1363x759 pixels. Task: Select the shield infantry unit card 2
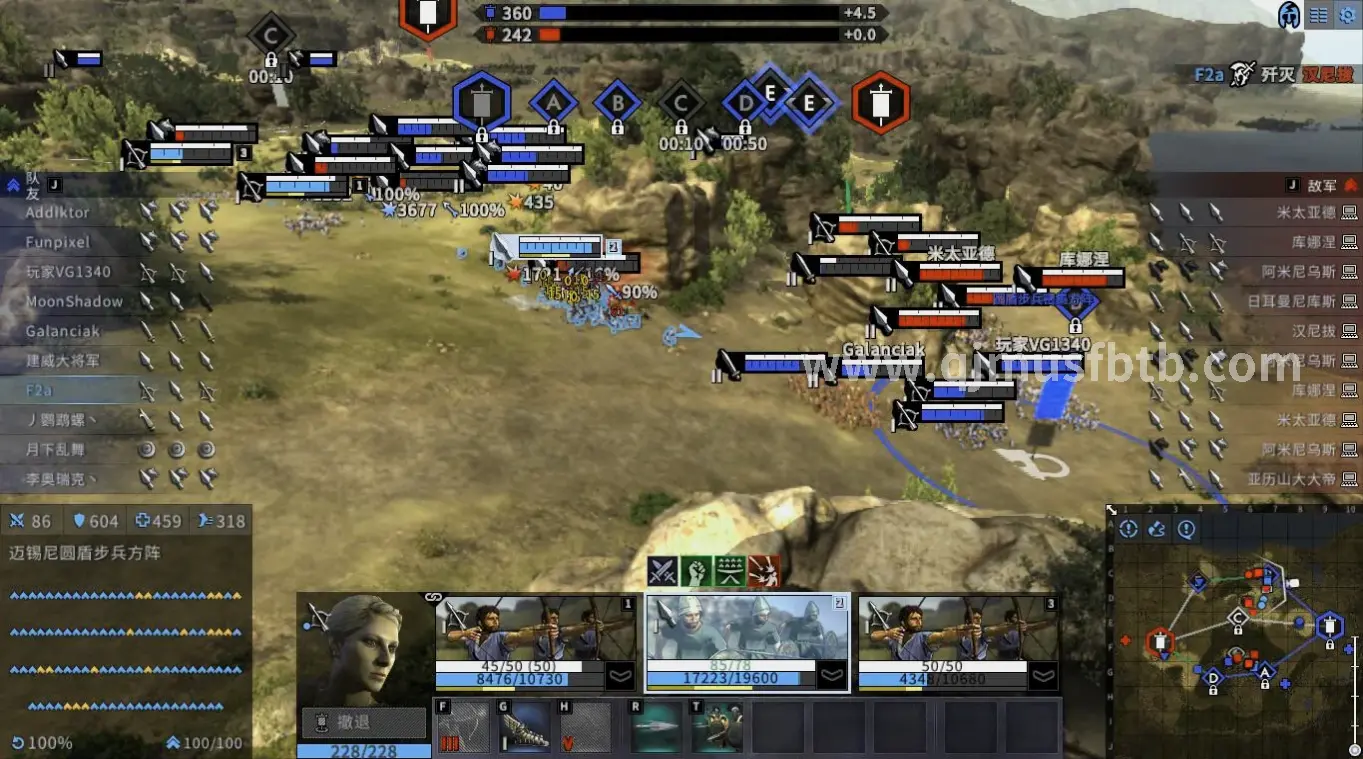747,641
